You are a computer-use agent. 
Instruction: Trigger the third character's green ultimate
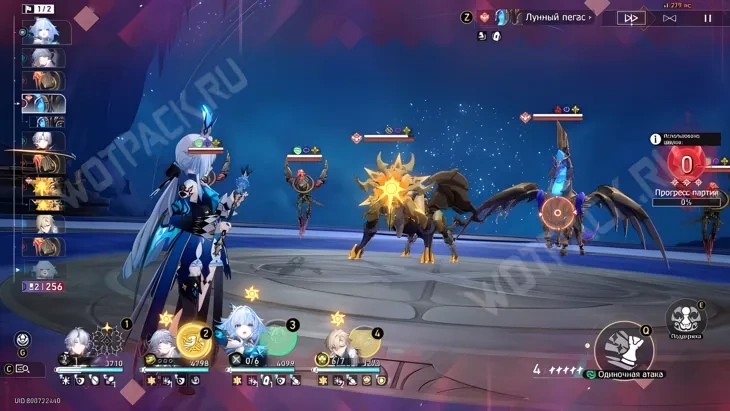pos(276,341)
